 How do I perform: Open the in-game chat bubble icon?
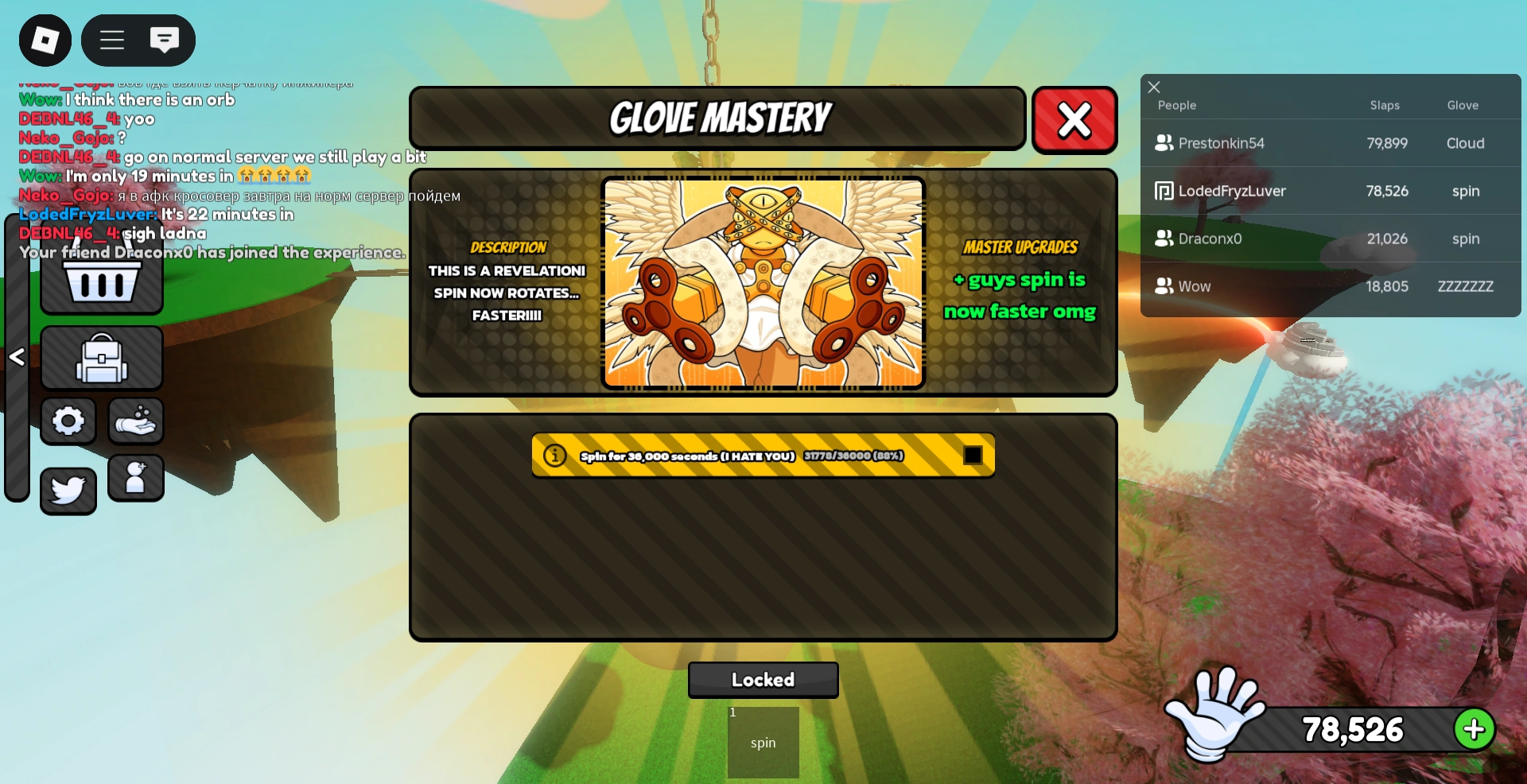point(165,40)
